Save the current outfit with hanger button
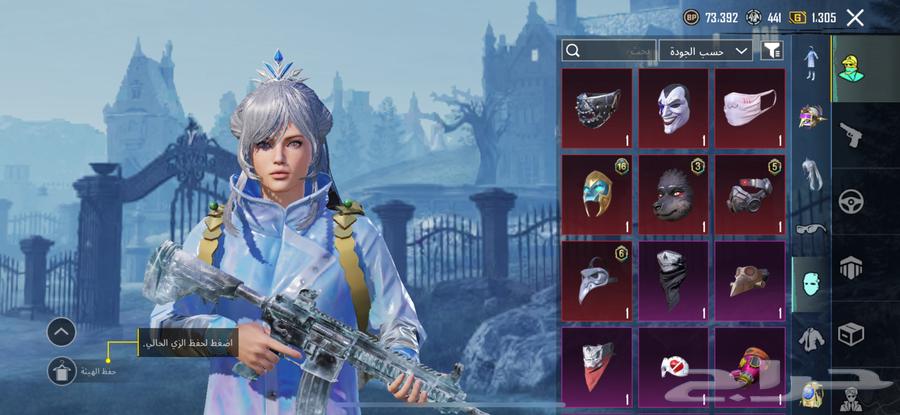Viewport: 900px width, 415px height. [62, 372]
